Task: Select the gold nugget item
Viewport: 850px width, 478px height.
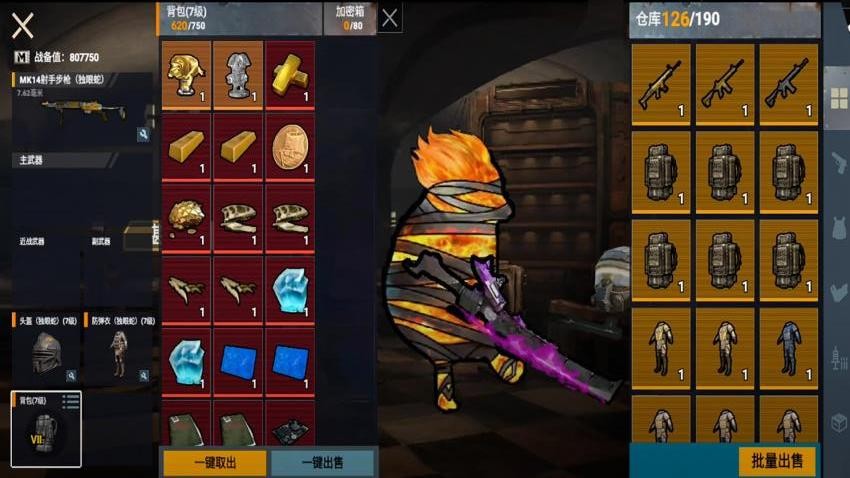Action: [185, 218]
